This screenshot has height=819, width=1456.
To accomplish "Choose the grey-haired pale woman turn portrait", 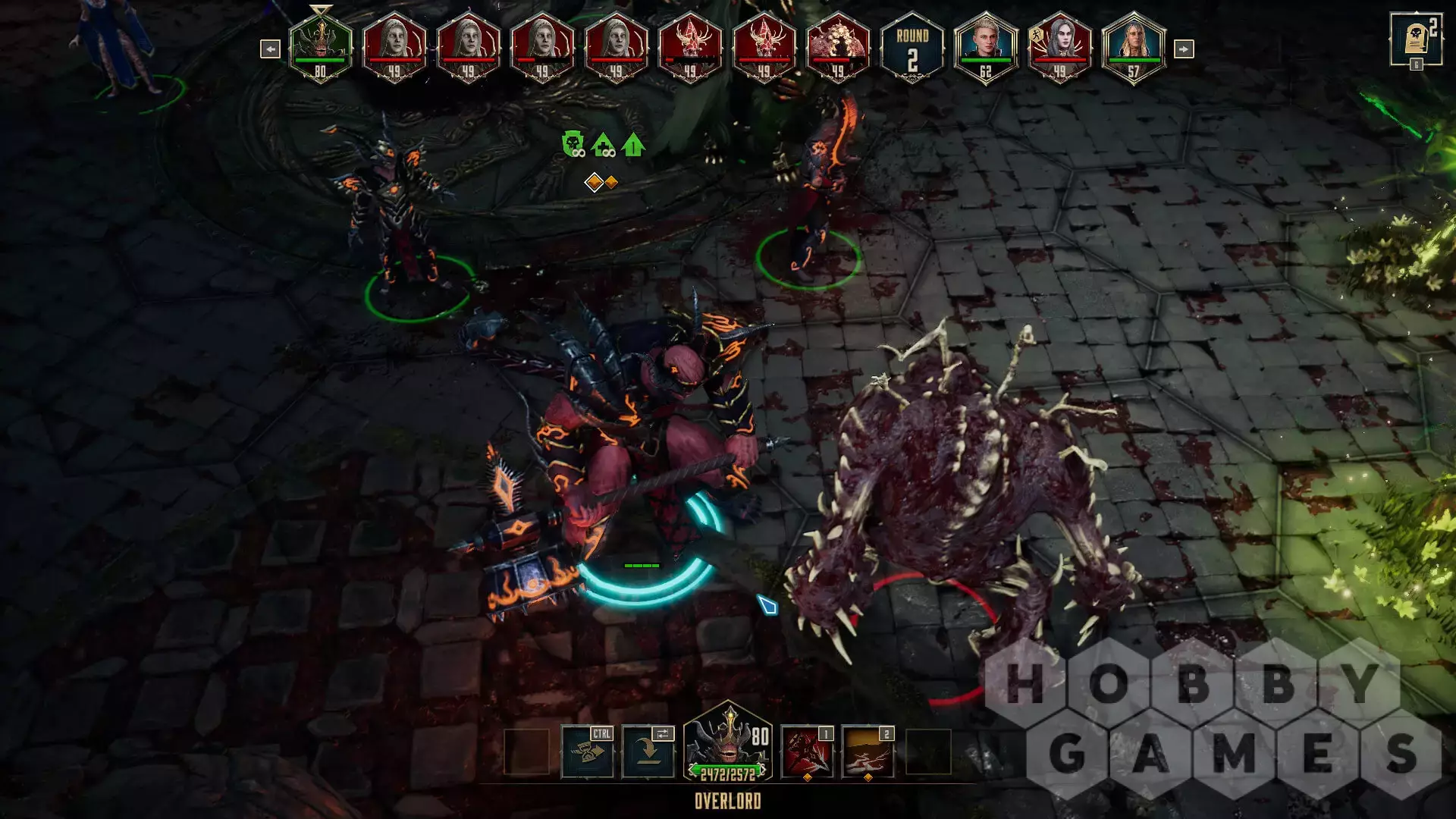I will point(1059,47).
